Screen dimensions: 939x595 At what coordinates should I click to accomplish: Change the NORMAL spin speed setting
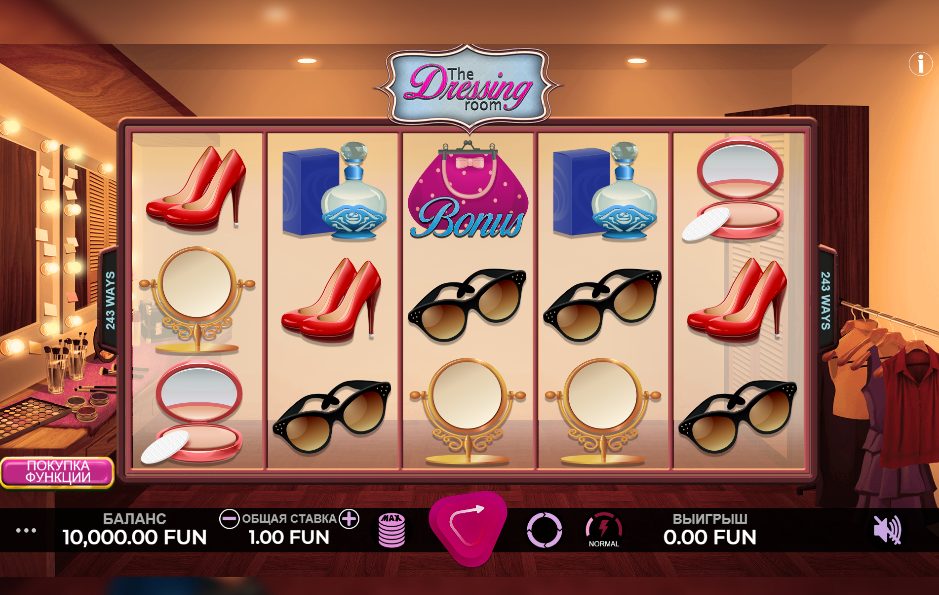point(603,529)
